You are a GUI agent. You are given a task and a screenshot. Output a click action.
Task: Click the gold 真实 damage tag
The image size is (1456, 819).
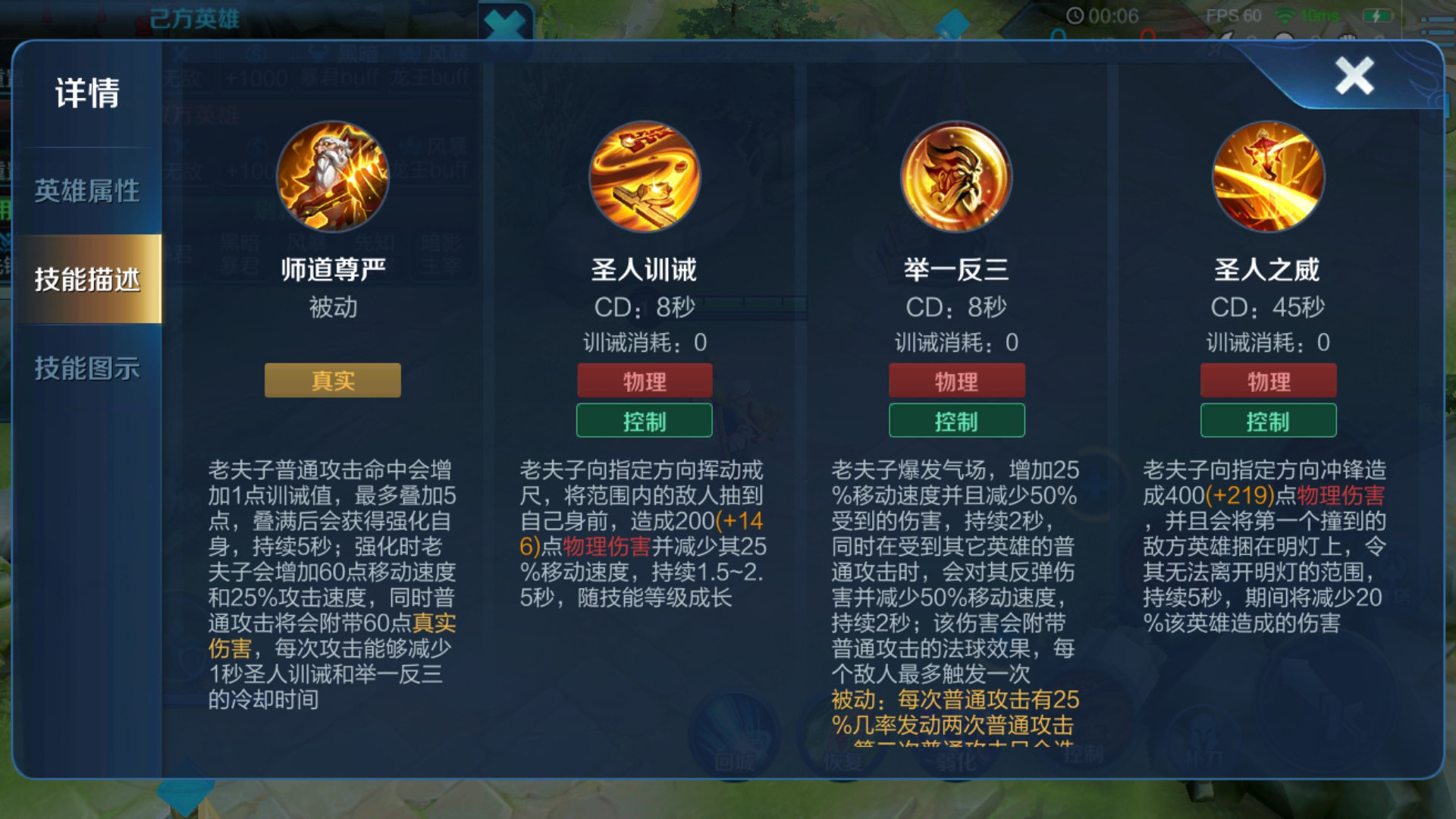331,381
